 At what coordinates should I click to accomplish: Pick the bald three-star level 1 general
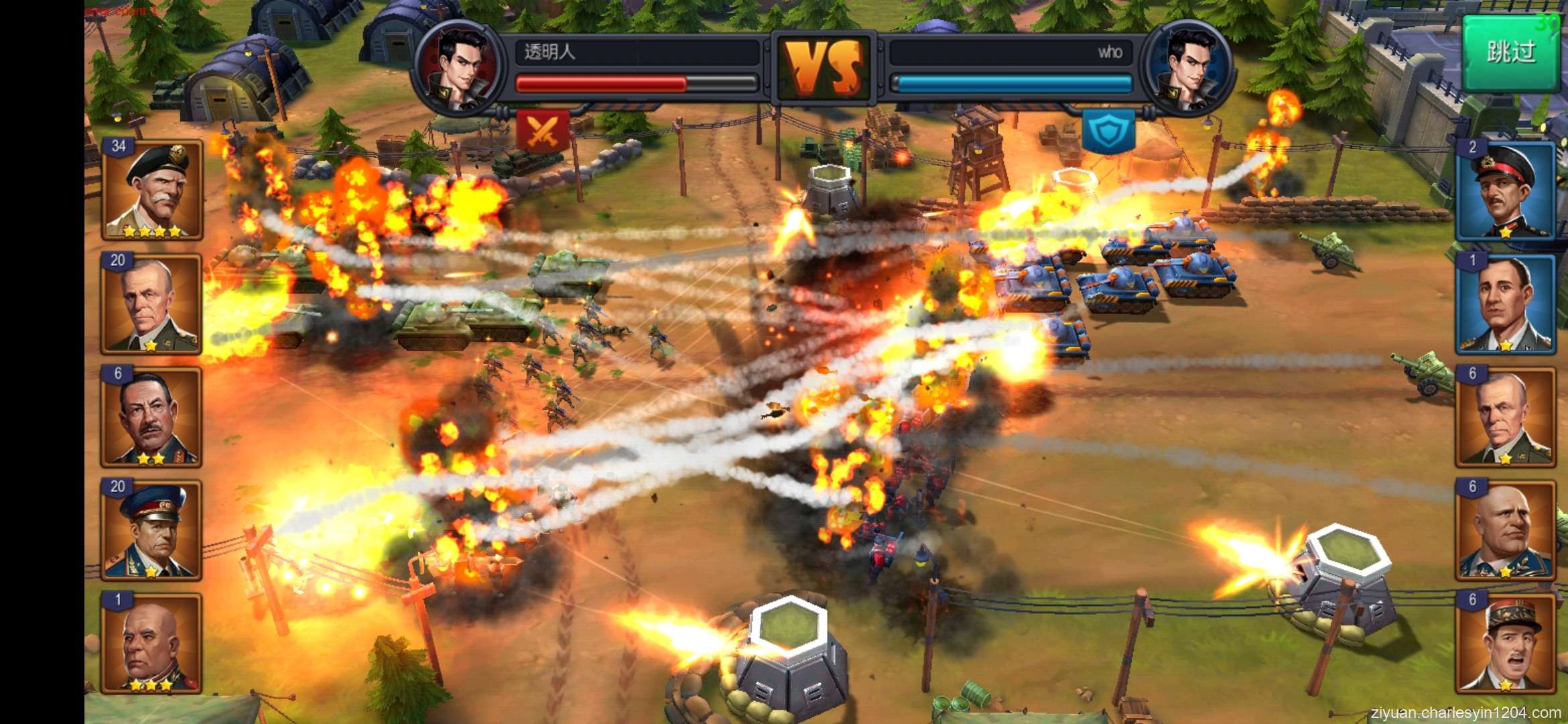coord(151,643)
